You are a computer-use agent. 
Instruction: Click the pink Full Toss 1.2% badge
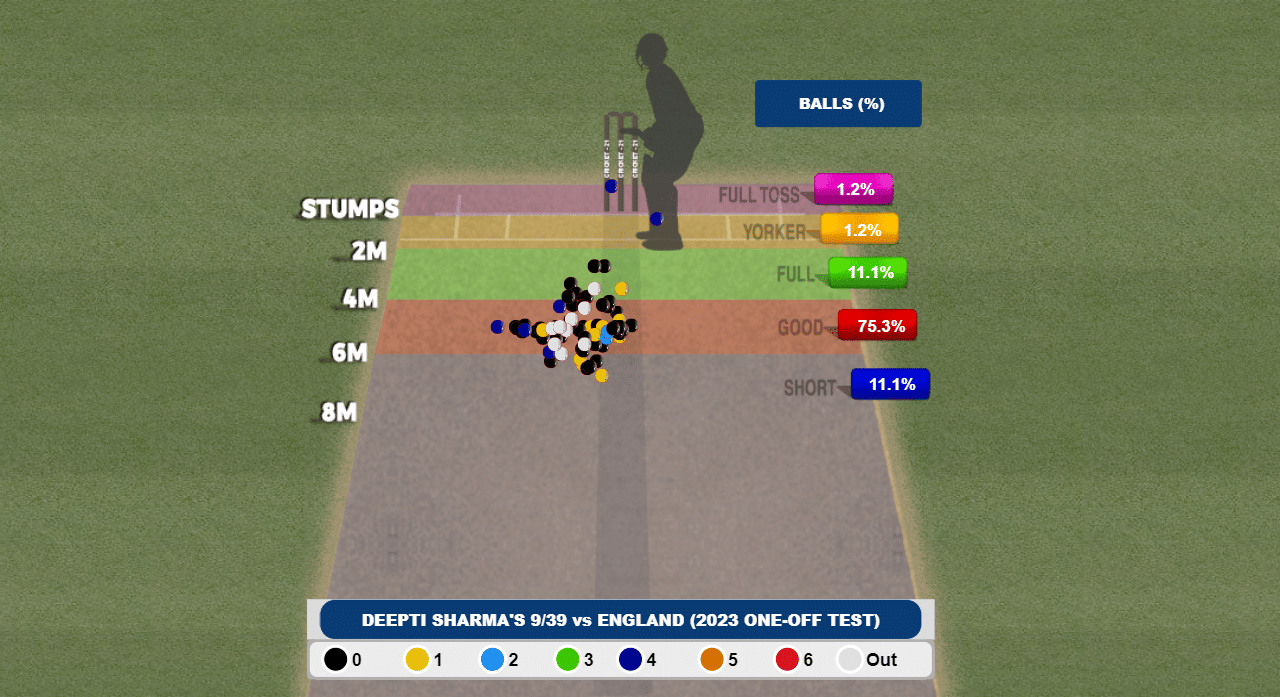(x=854, y=189)
